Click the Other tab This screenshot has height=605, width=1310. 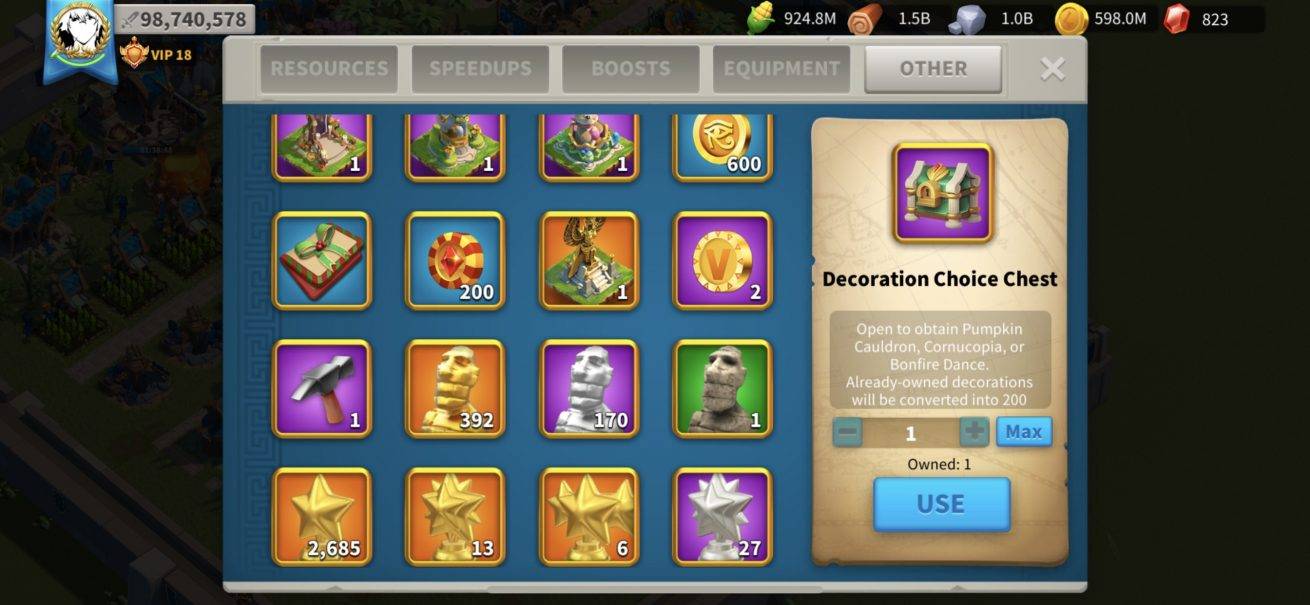click(932, 69)
